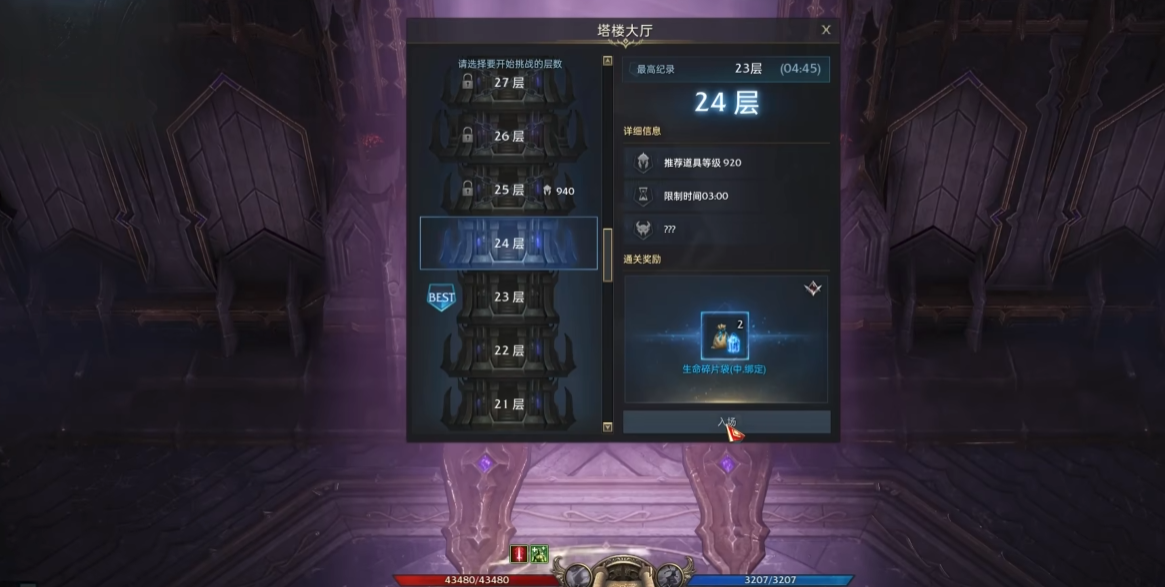This screenshot has height=587, width=1165.
Task: Click the 生命碎片袋 reward item icon
Action: coord(725,336)
